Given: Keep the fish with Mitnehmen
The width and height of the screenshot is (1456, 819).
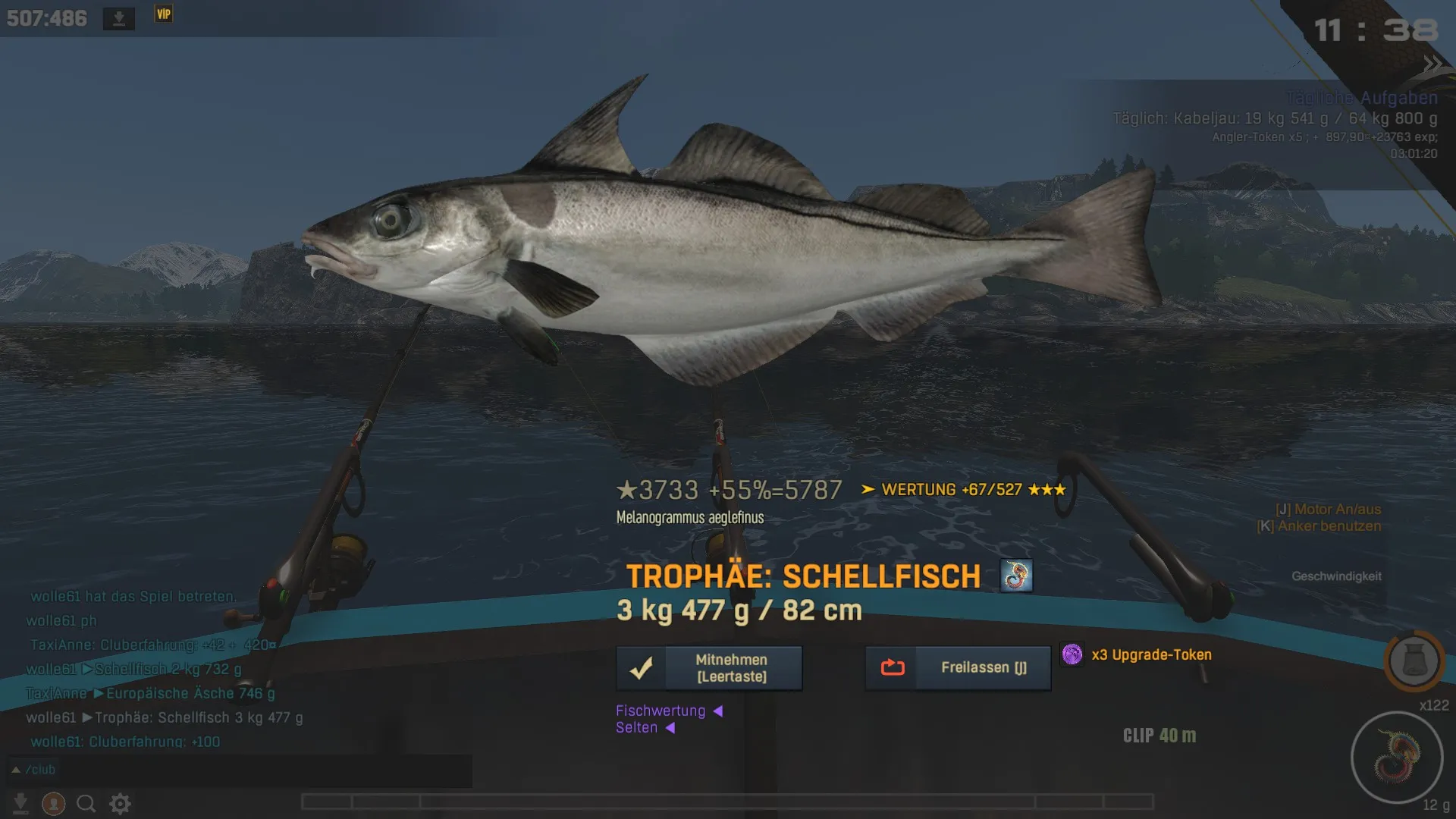Looking at the screenshot, I should click(x=709, y=668).
